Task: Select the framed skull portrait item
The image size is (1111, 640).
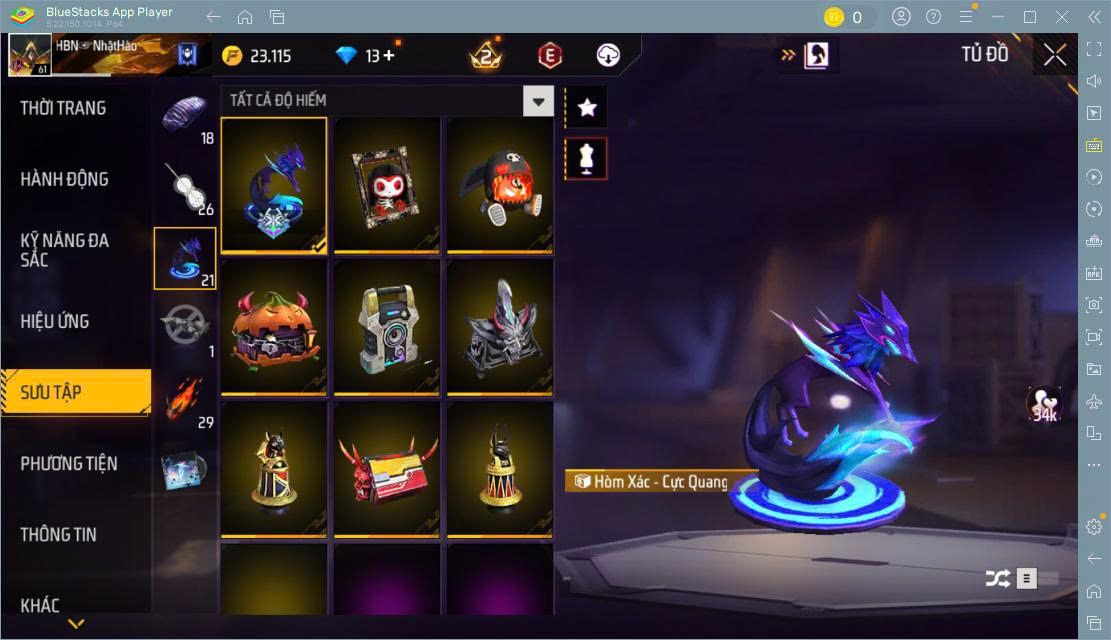Action: (x=387, y=184)
